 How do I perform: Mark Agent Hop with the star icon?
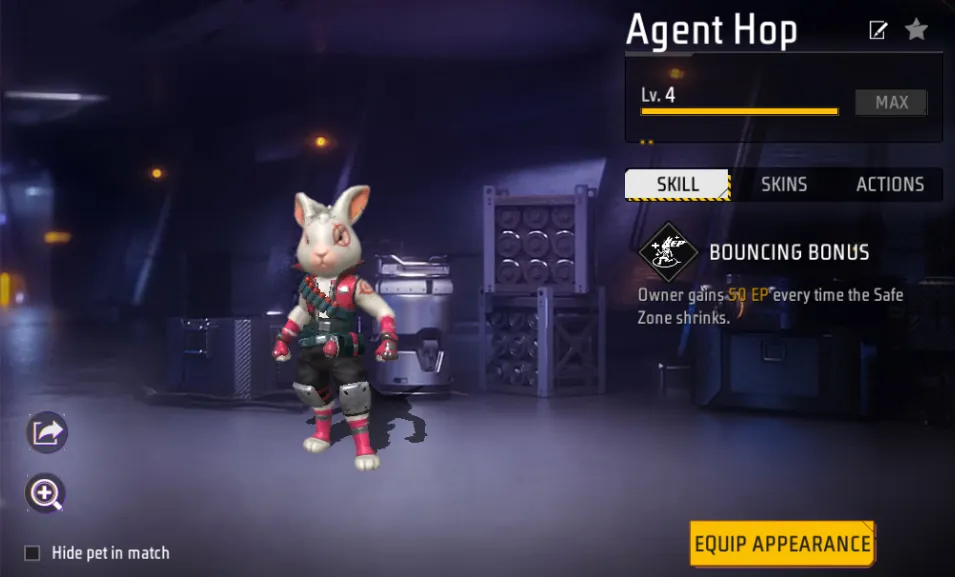tap(916, 30)
